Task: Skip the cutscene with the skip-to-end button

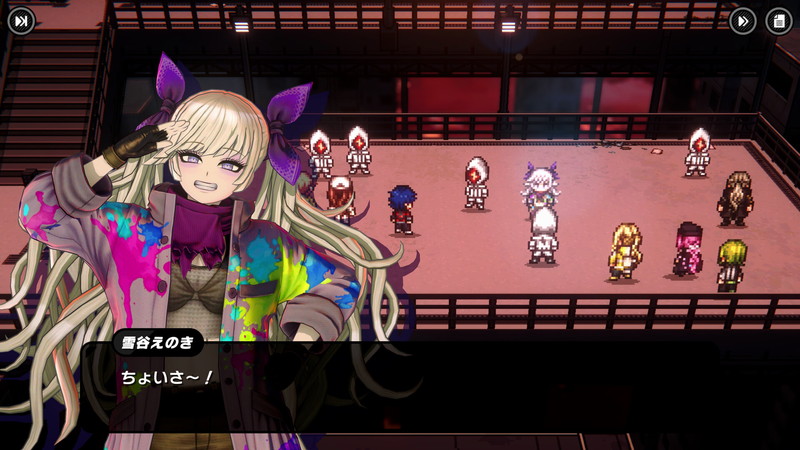Action: click(x=21, y=21)
